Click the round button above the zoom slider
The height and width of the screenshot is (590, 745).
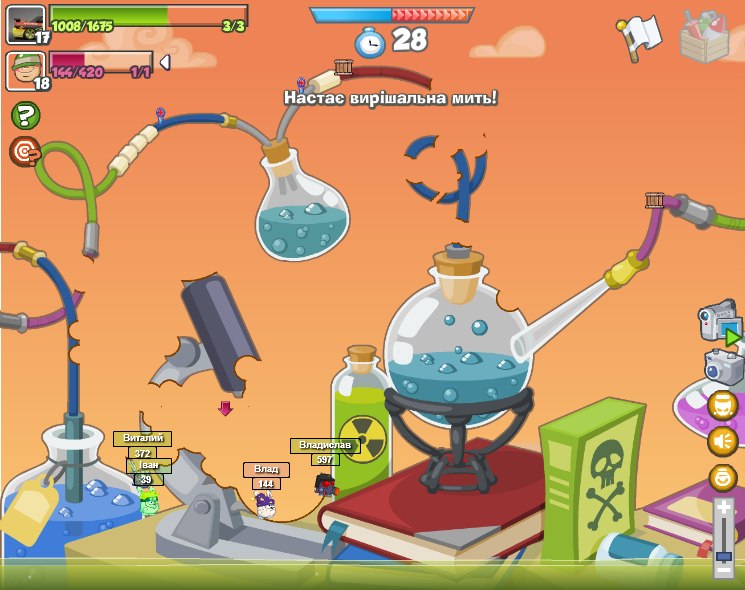(x=722, y=477)
